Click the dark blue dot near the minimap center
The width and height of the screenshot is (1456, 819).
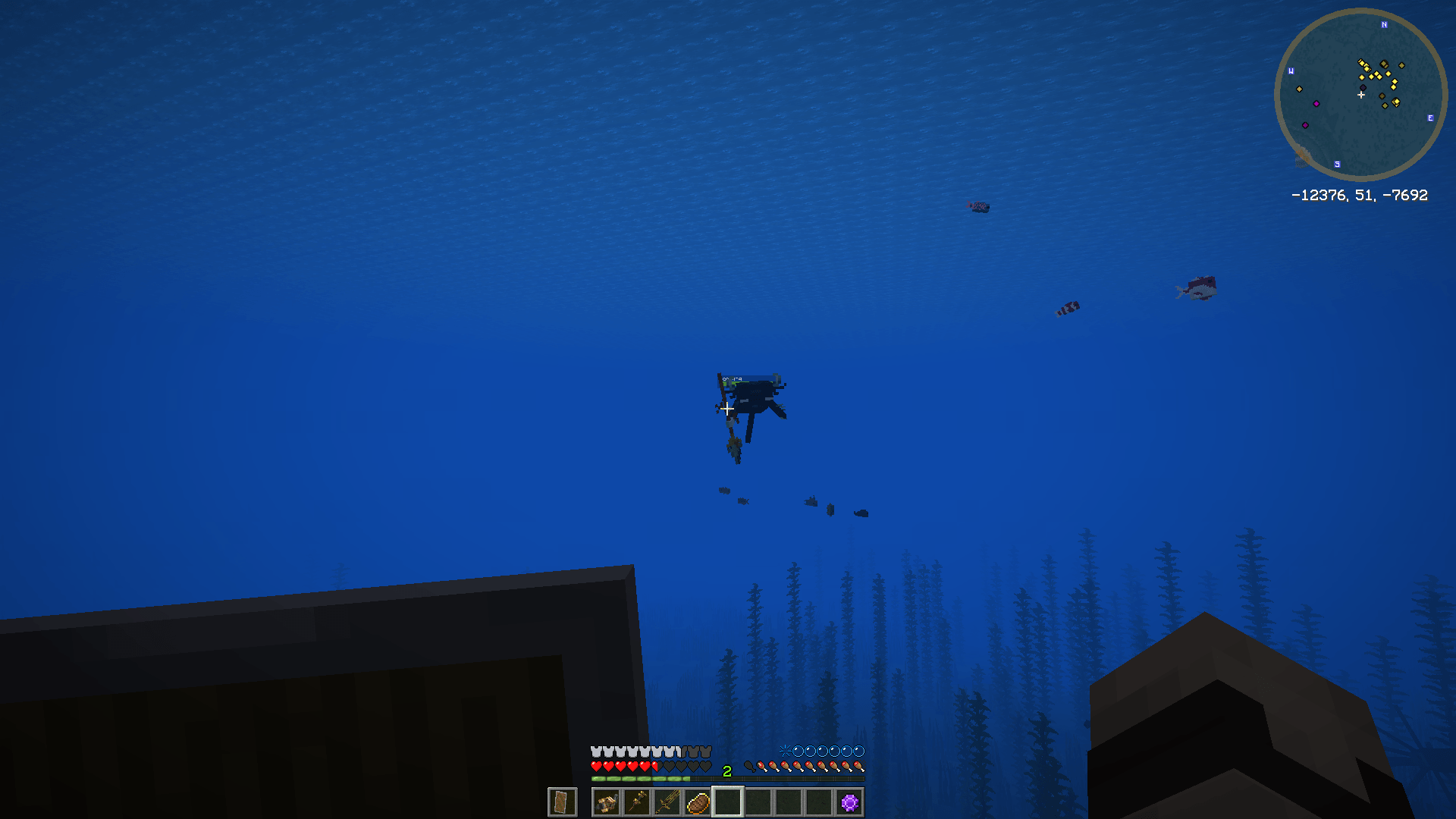pyautogui.click(x=1363, y=86)
